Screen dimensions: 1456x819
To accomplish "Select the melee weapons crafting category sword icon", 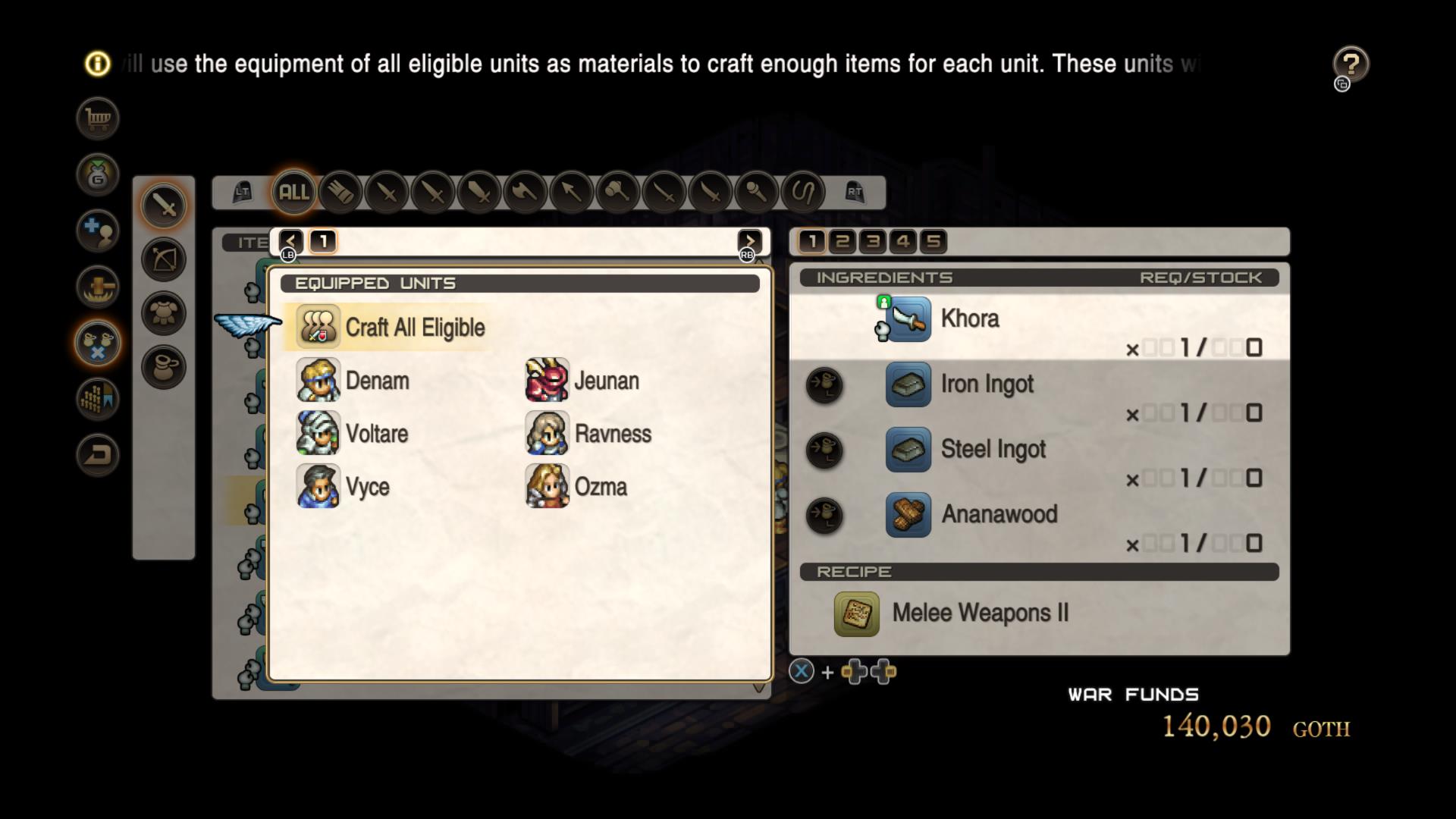I will 164,205.
